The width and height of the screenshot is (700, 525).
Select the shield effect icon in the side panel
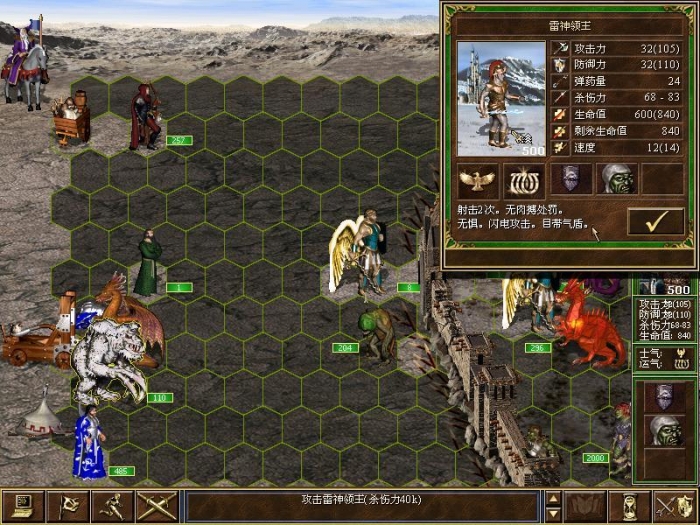click(666, 397)
